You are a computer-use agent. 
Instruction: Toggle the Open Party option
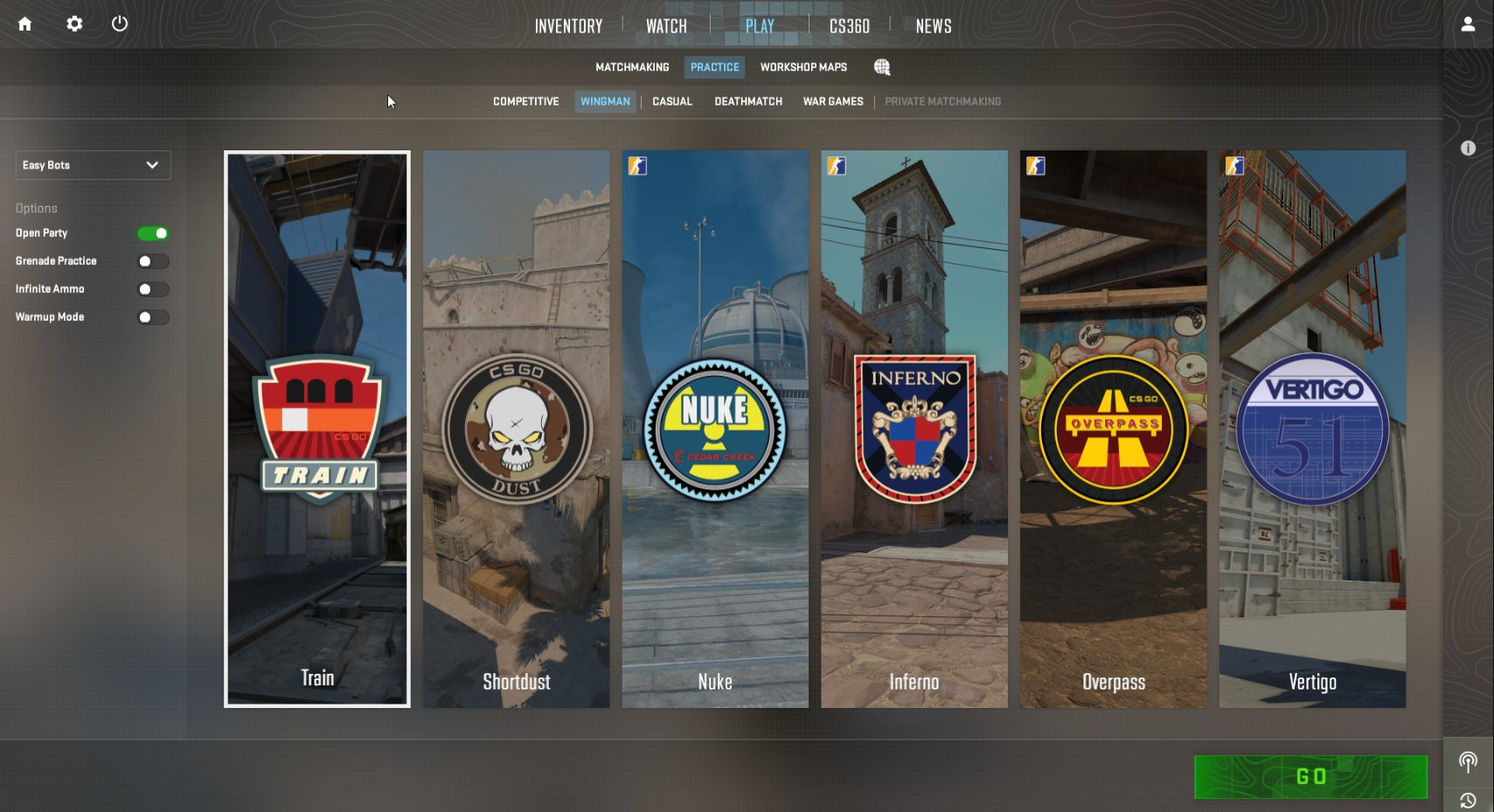(x=153, y=233)
